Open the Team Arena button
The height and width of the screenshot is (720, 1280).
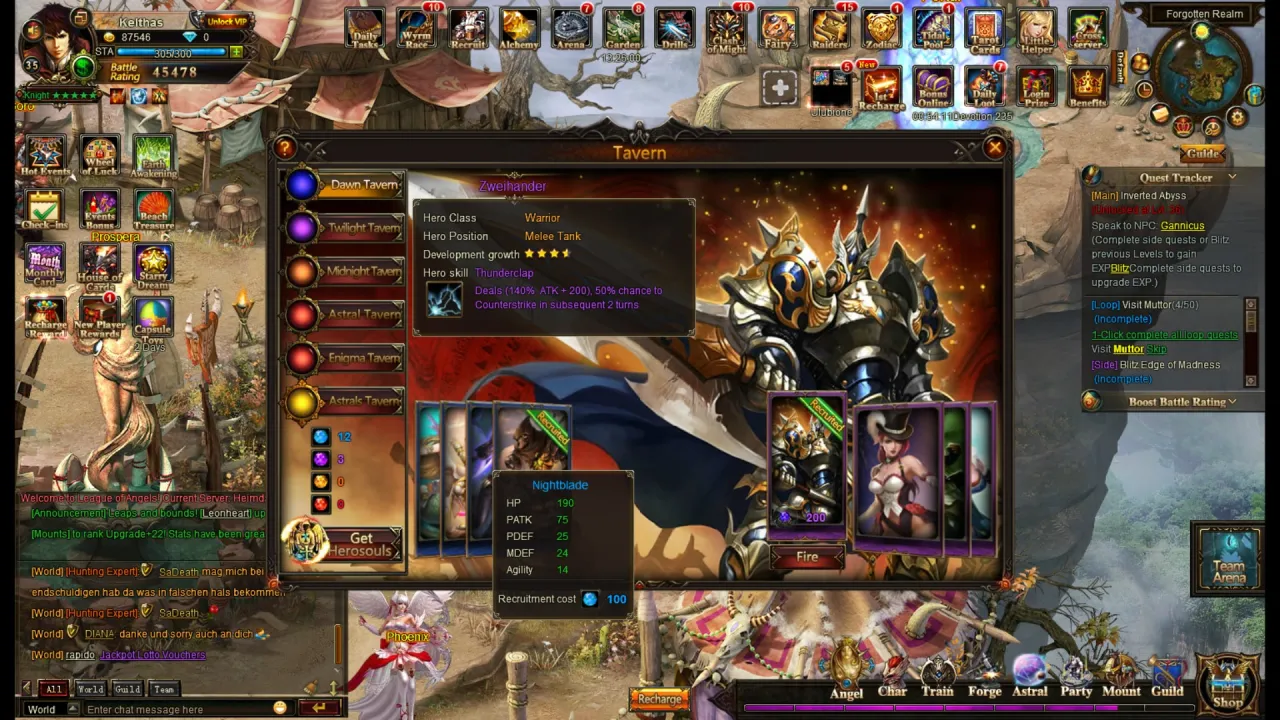1229,559
